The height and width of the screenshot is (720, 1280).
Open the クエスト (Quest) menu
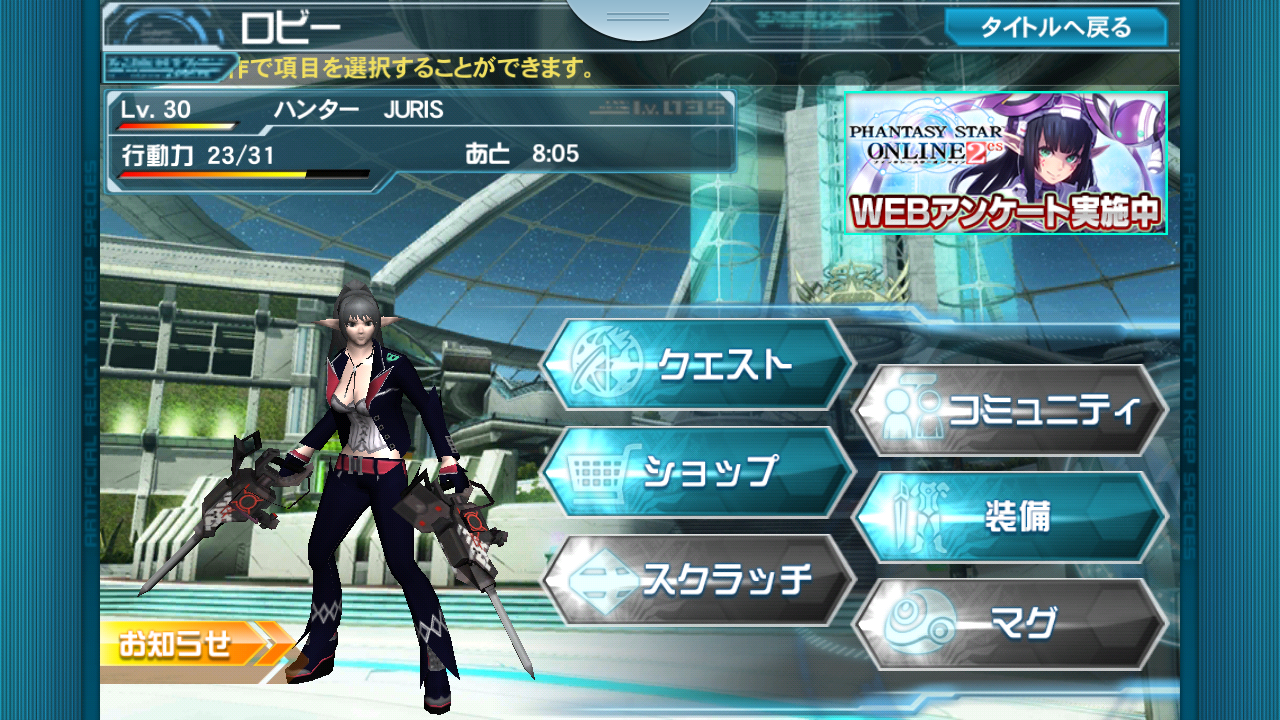click(x=697, y=364)
